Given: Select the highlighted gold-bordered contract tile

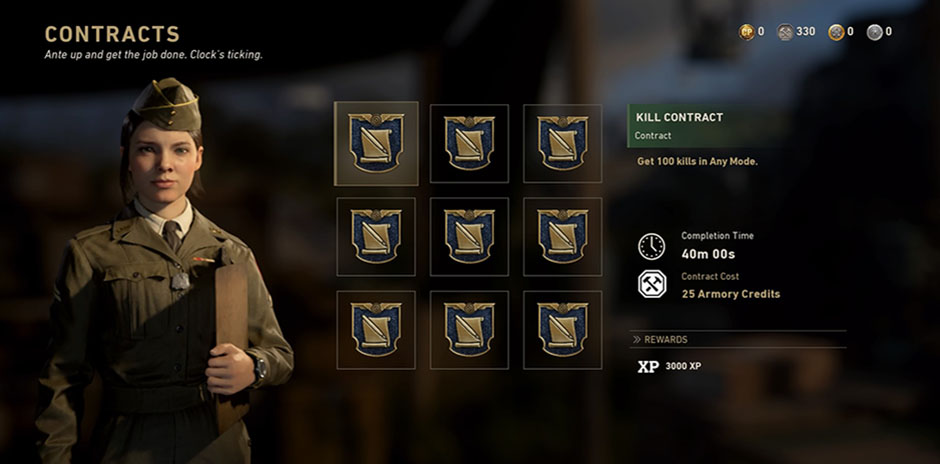Looking at the screenshot, I should point(376,143).
